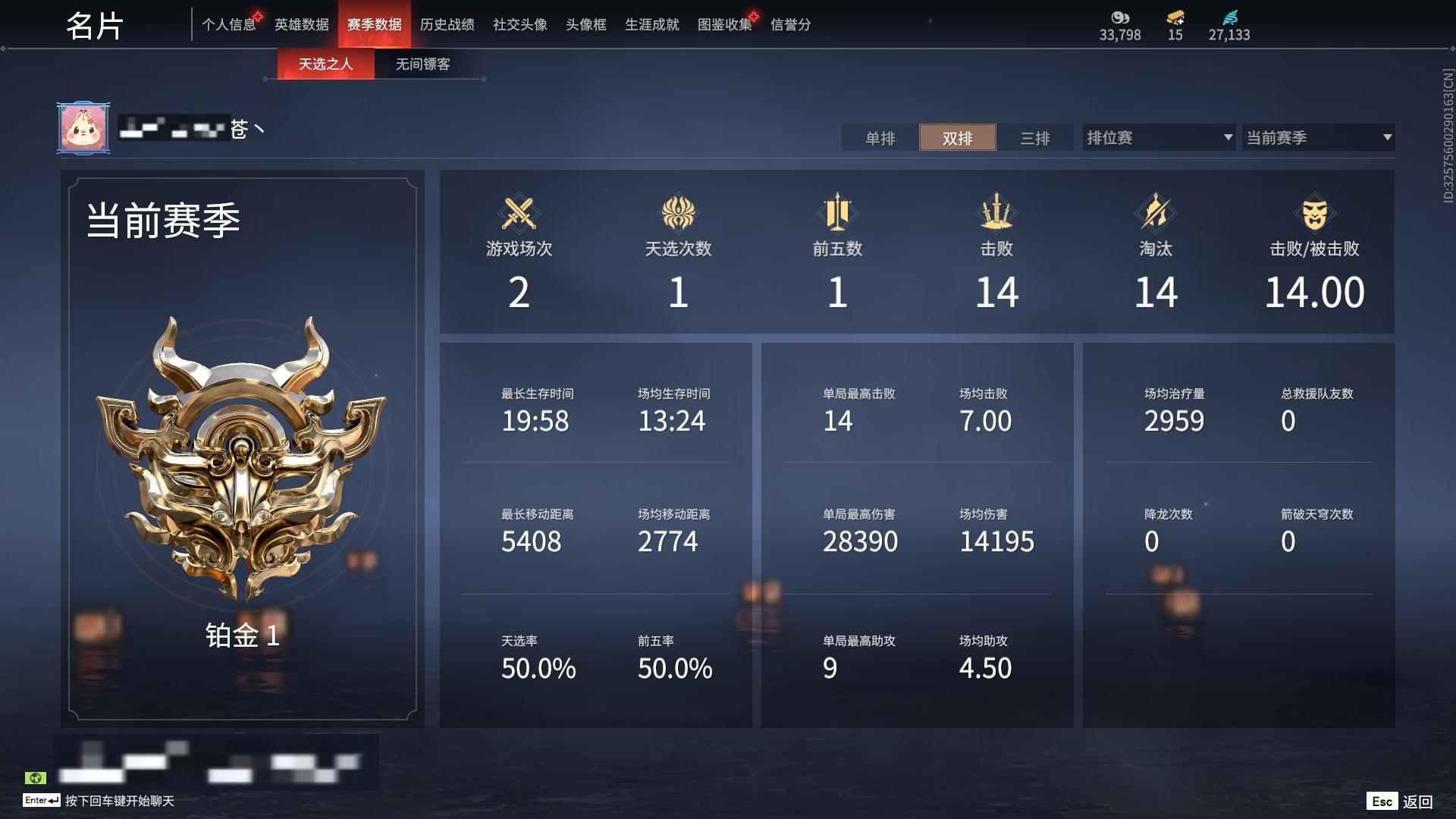Open the 历史战绩 menu item

449,24
